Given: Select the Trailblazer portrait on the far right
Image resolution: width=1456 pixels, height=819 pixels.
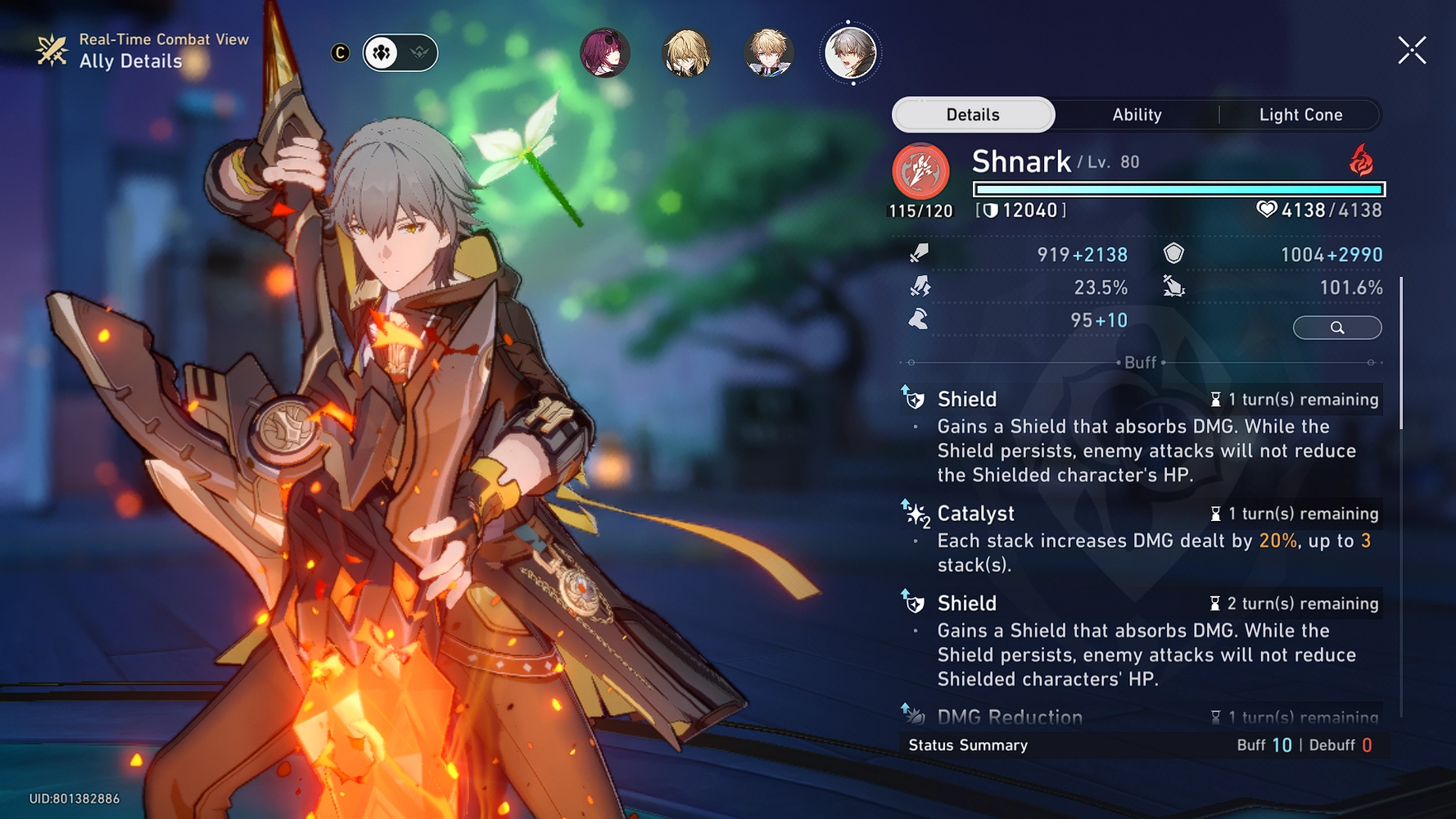Looking at the screenshot, I should [x=848, y=52].
